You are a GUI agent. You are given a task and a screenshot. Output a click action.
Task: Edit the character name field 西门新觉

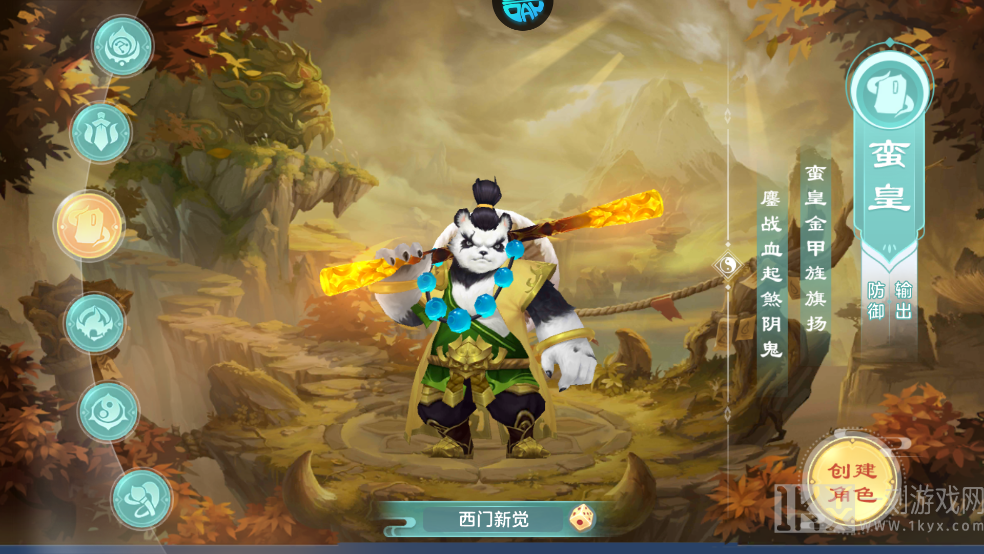pos(492,519)
